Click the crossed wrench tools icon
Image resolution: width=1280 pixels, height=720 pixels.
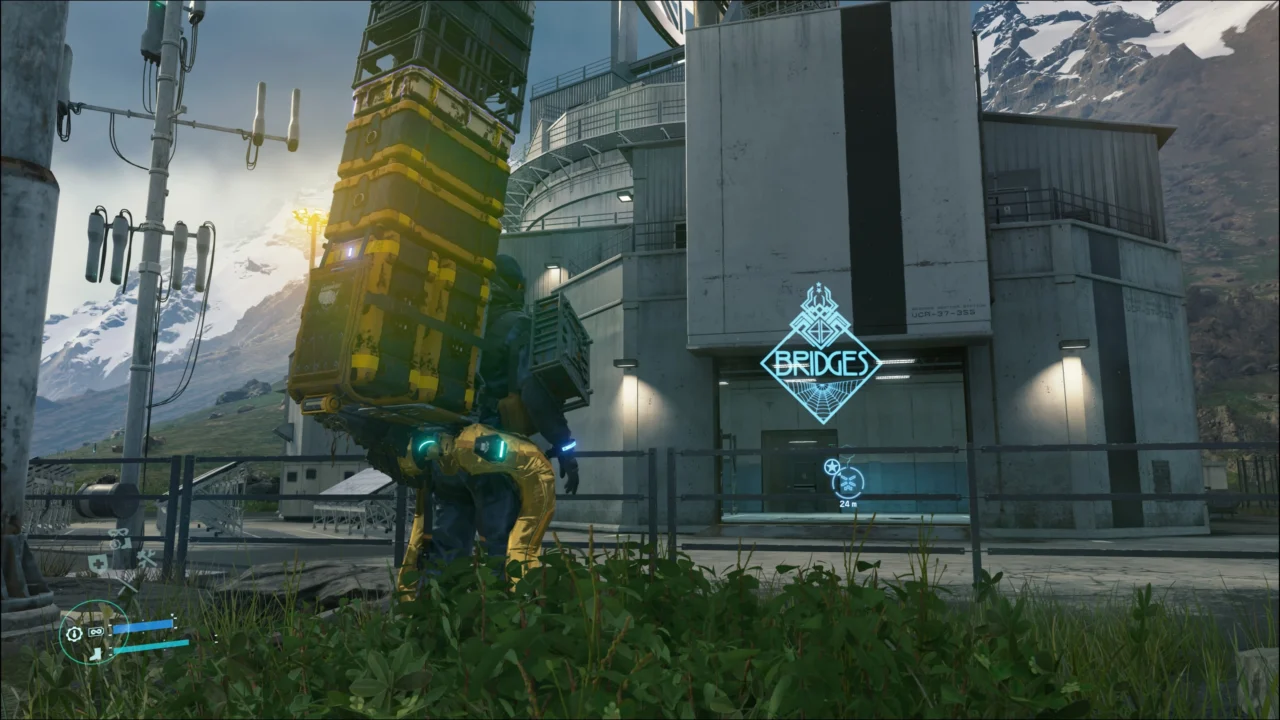[146, 558]
